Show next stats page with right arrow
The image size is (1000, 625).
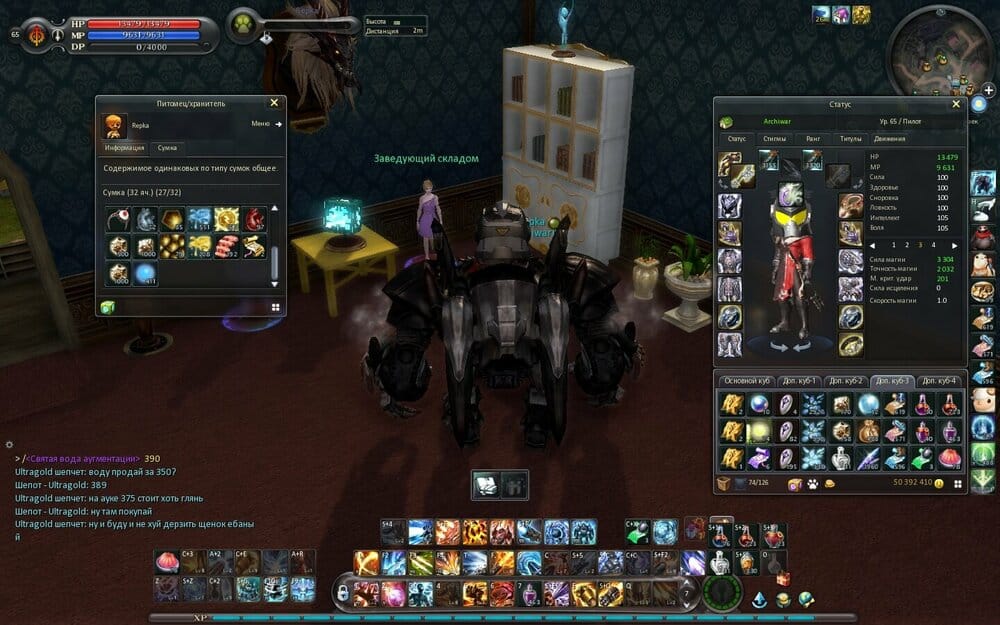(956, 245)
